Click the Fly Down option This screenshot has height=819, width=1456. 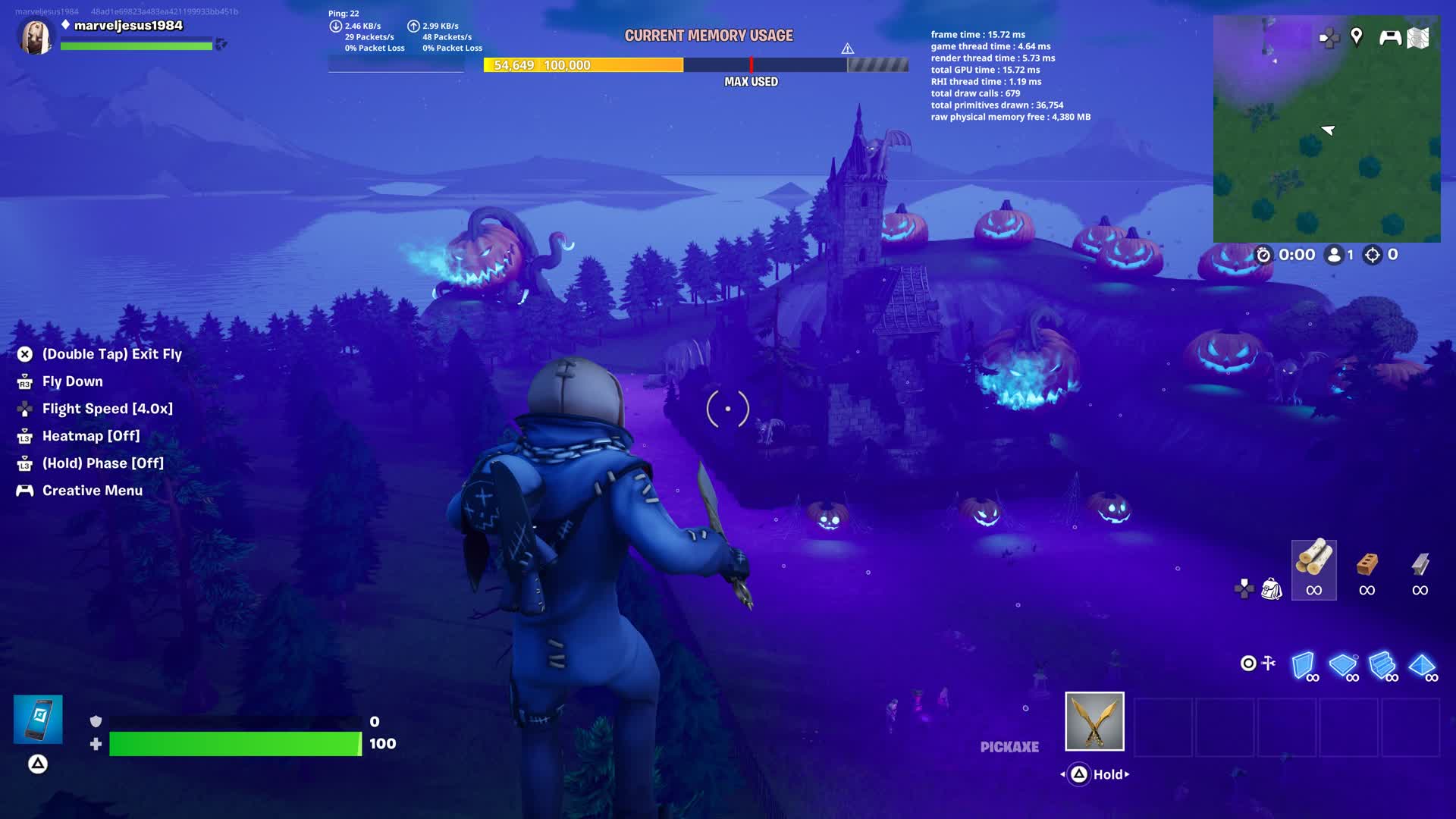[72, 381]
